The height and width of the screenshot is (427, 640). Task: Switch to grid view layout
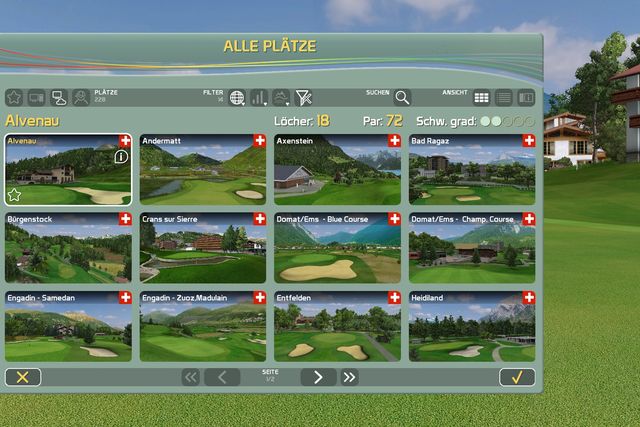(x=482, y=98)
